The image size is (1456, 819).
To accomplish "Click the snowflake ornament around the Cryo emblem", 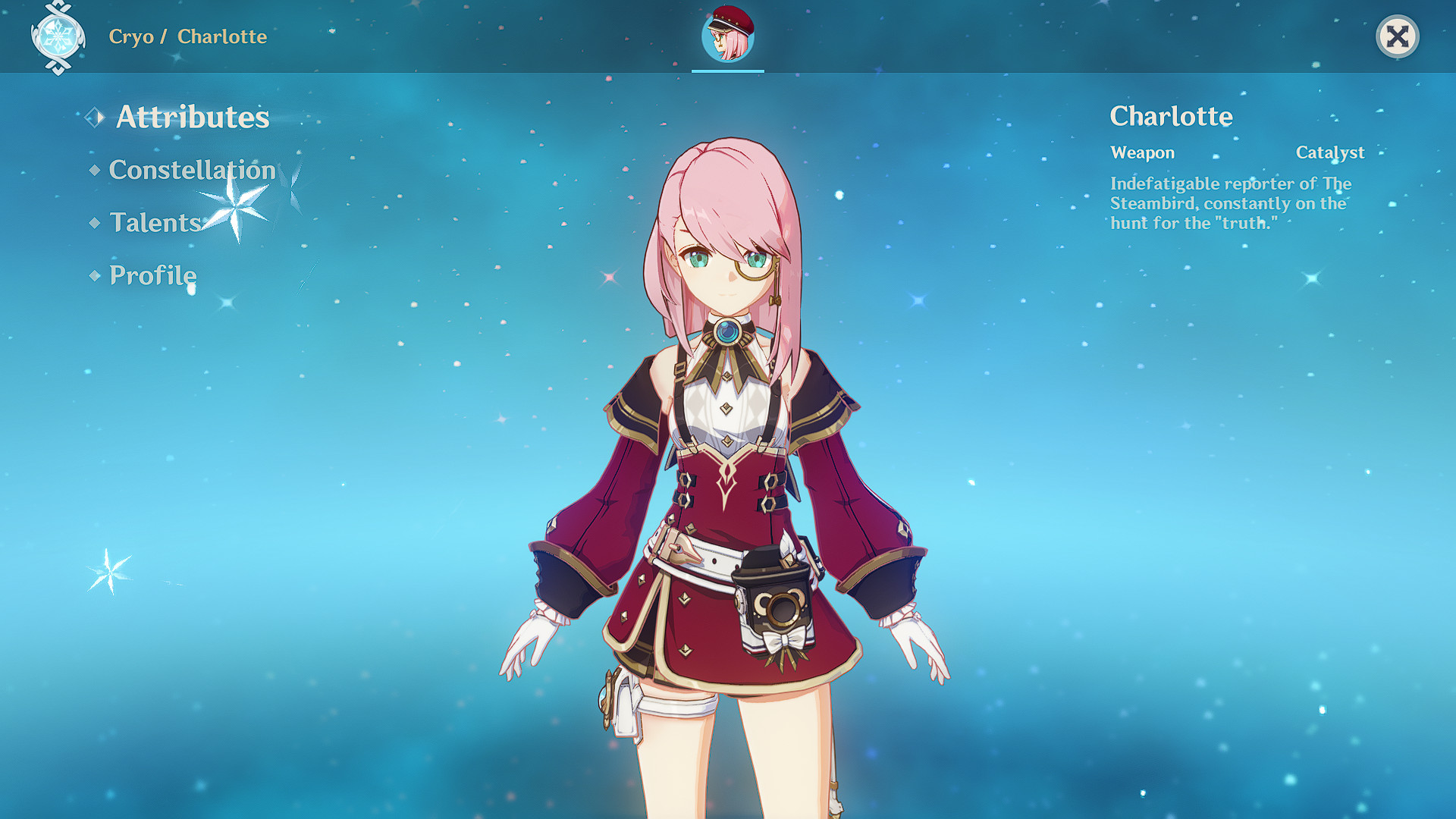I will point(59,68).
